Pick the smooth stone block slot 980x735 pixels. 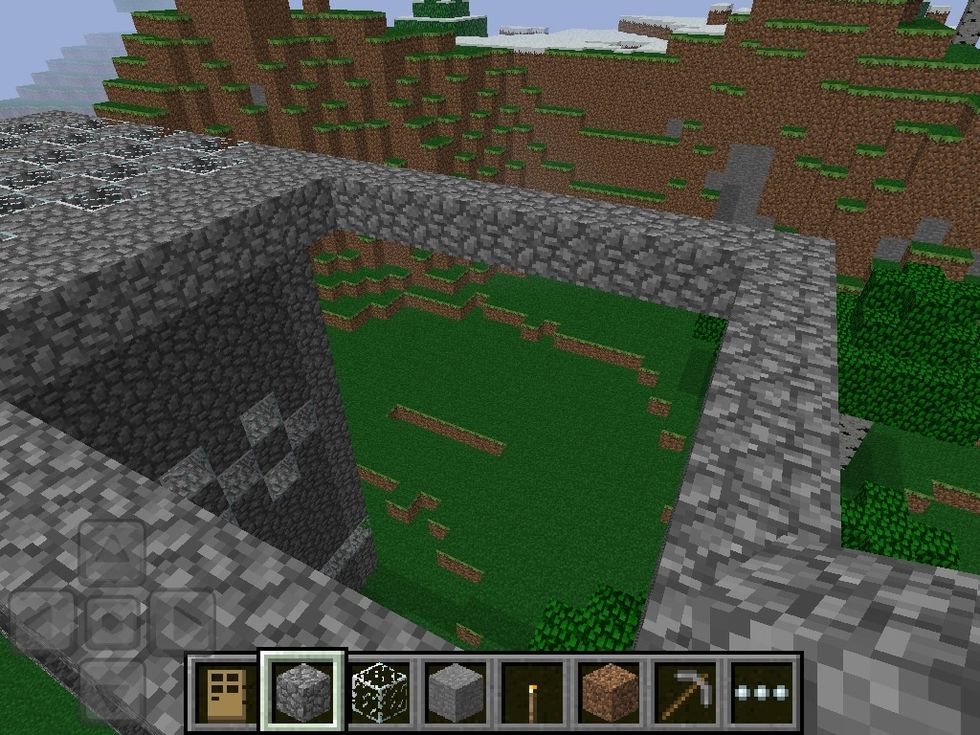[x=455, y=692]
